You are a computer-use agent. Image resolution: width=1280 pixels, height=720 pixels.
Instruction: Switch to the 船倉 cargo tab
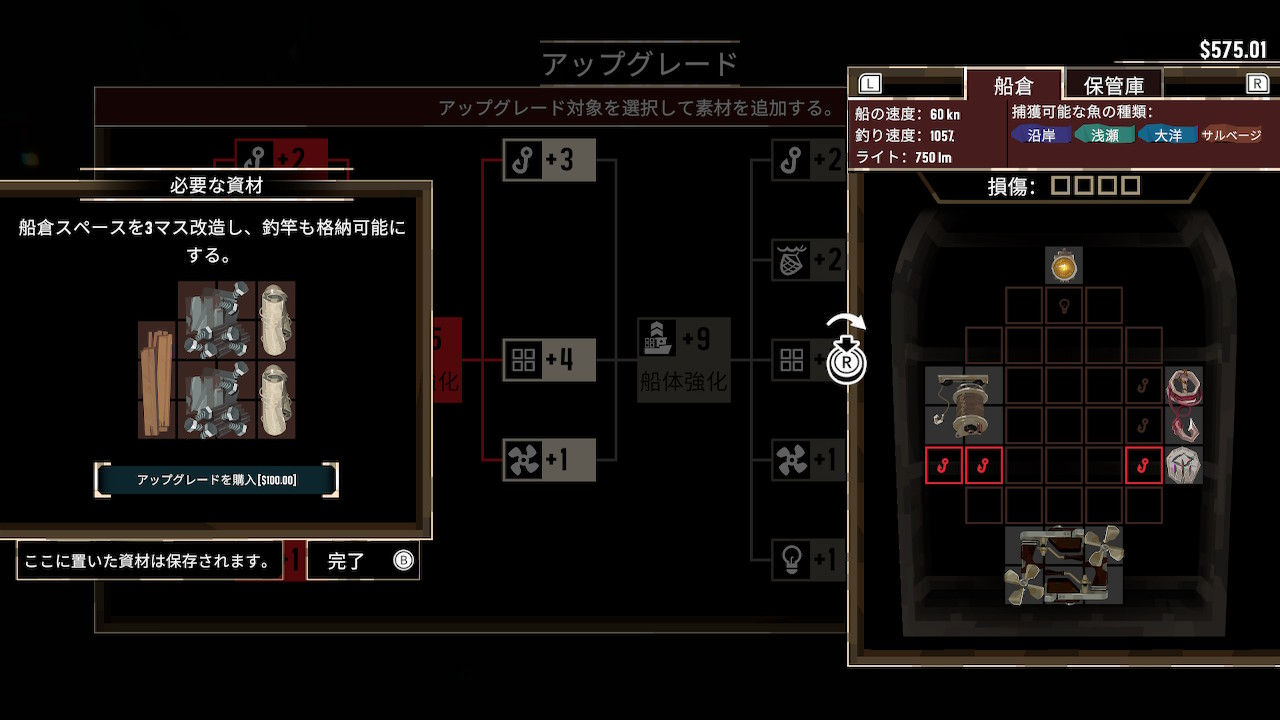pos(1012,85)
